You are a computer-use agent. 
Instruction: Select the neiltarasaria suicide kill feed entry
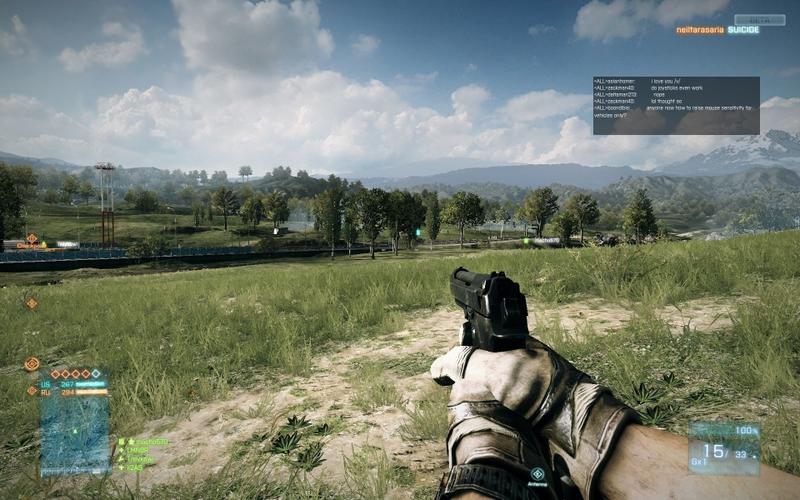(x=716, y=30)
